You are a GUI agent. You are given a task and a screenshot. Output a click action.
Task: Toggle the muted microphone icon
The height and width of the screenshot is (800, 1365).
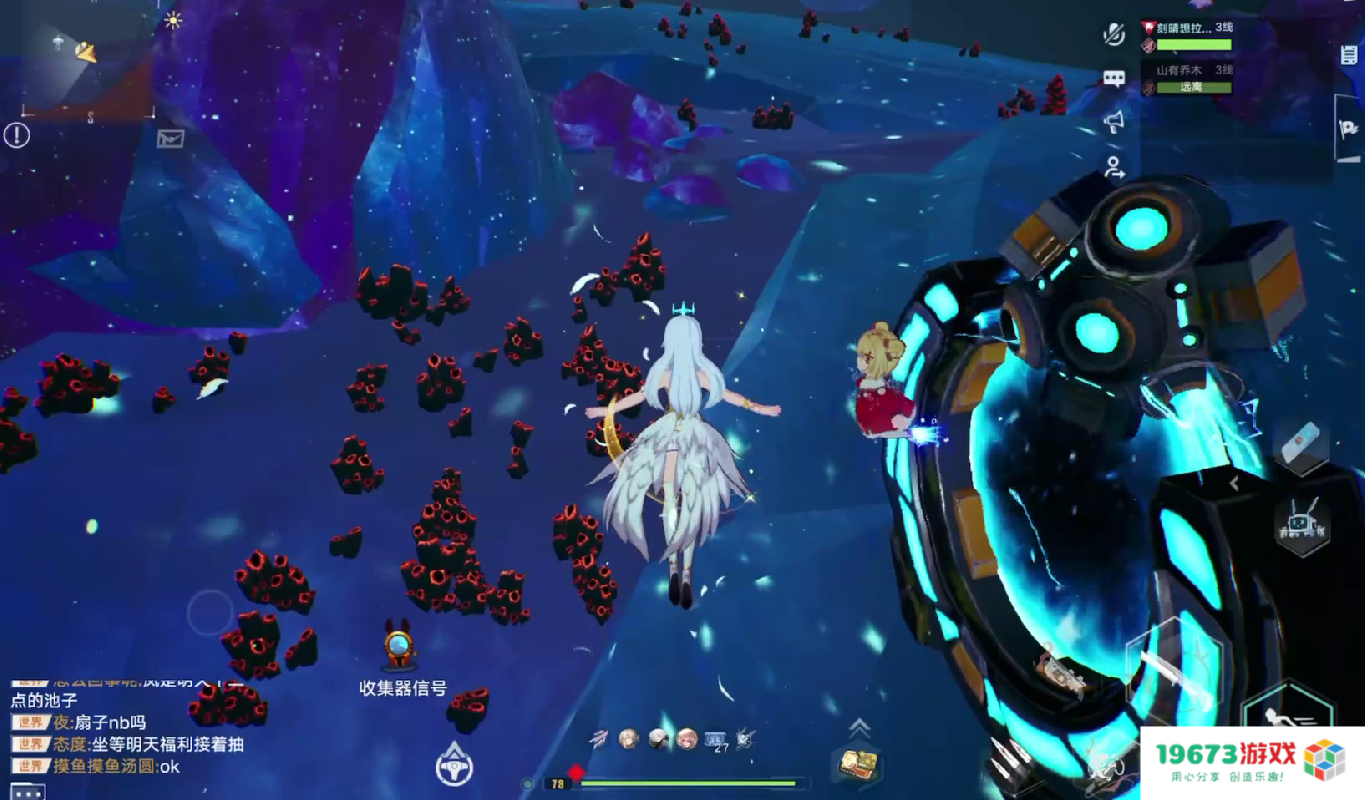(1114, 34)
